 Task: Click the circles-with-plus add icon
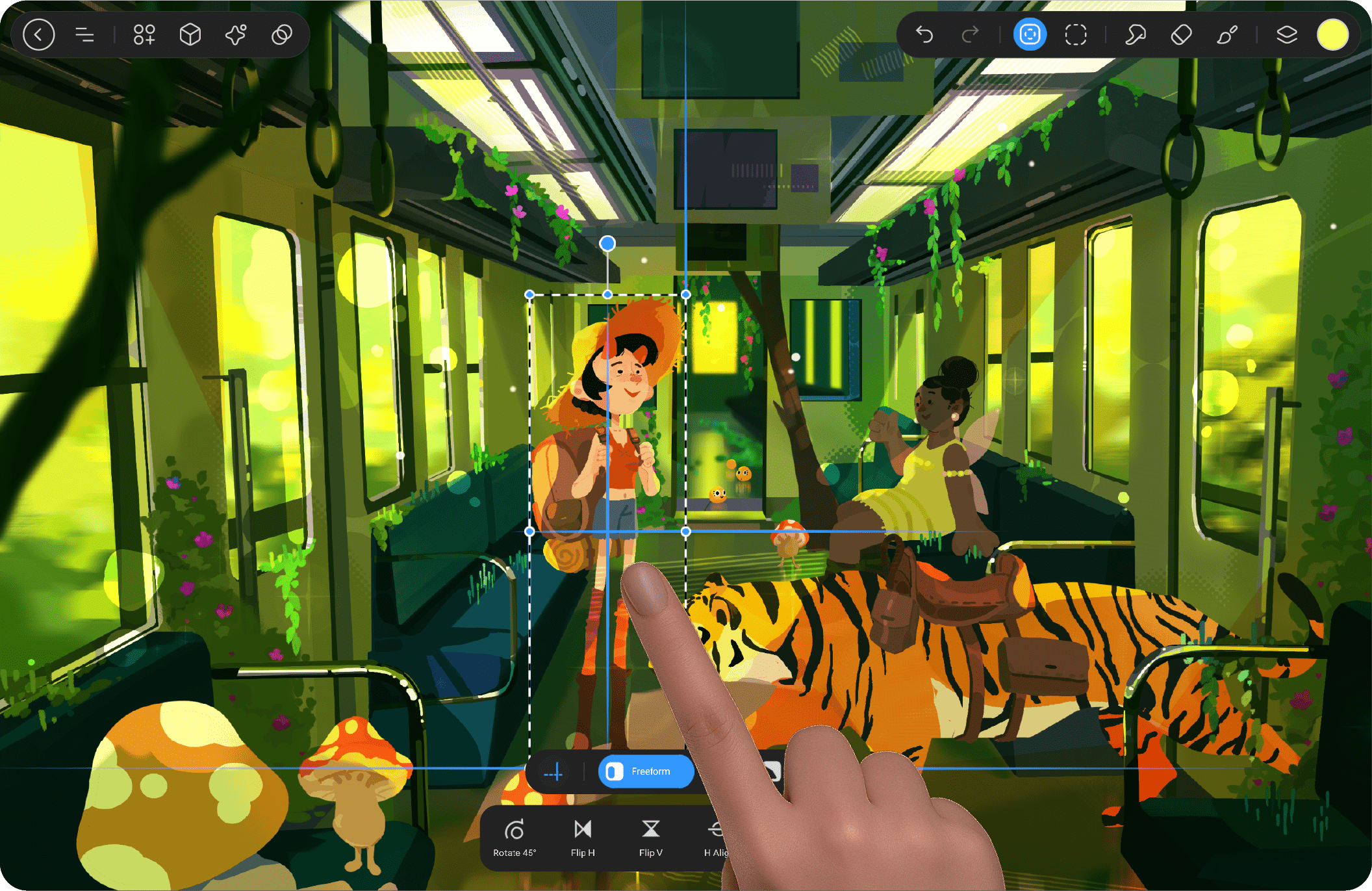tap(144, 34)
